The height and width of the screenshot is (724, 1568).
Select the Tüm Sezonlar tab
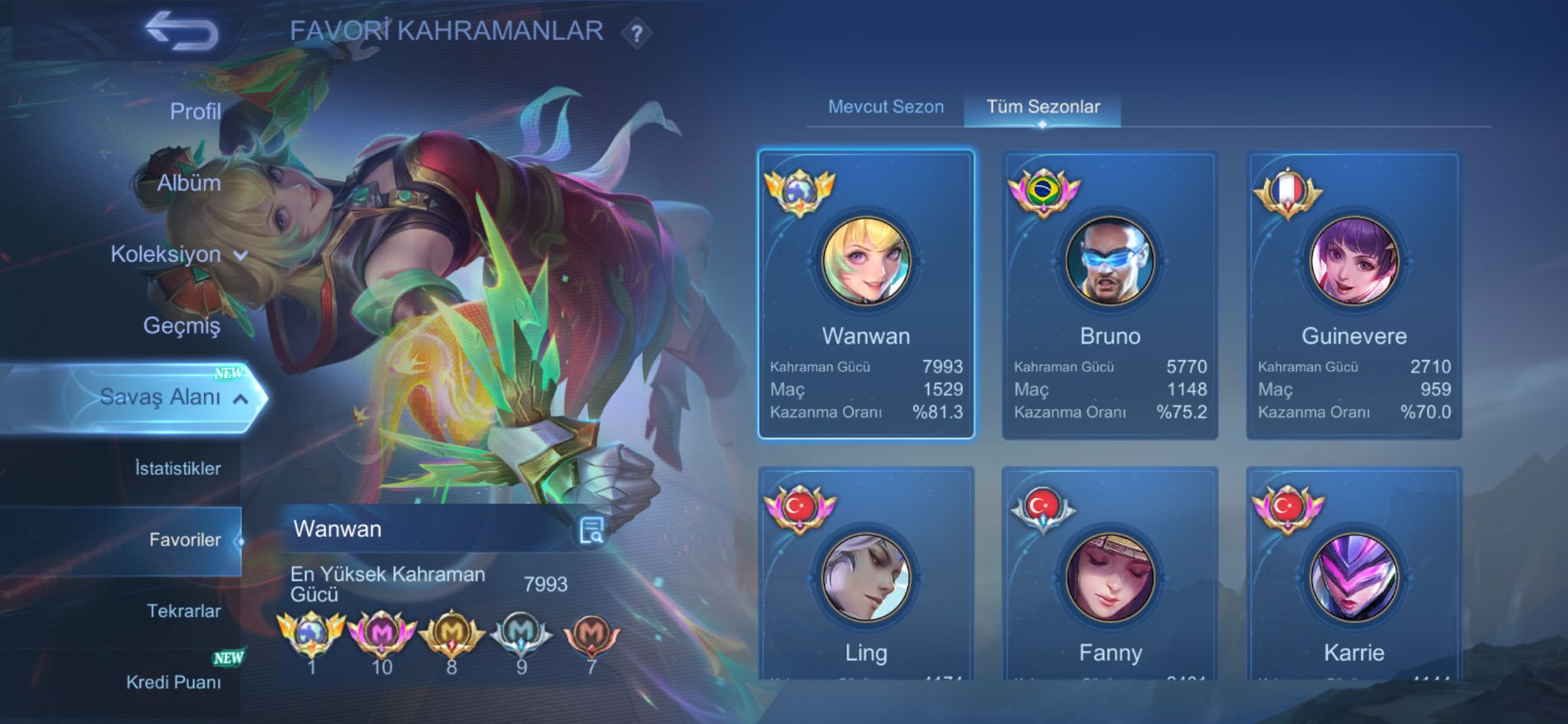pos(1043,106)
